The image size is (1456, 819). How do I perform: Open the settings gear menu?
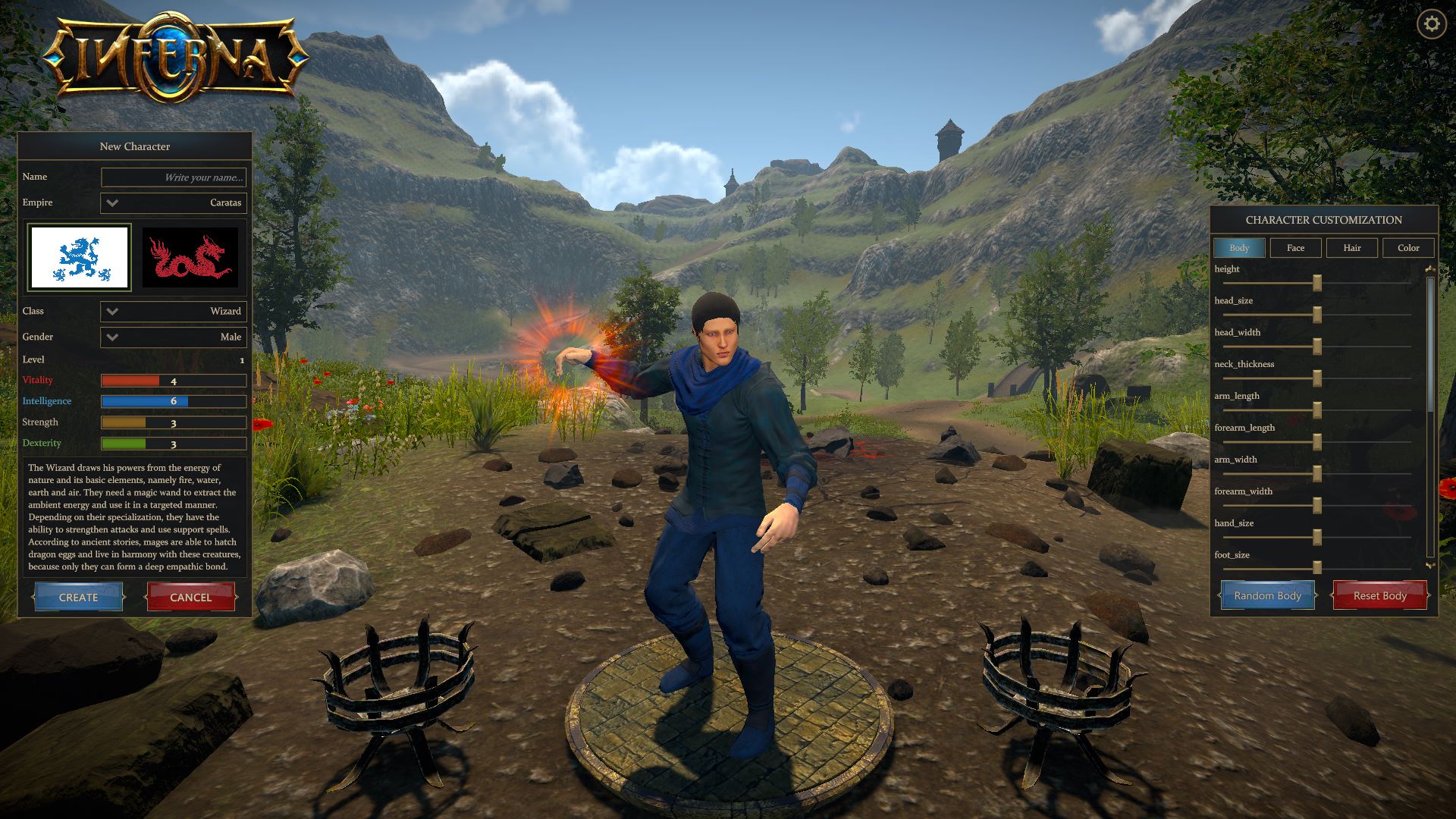click(1430, 24)
